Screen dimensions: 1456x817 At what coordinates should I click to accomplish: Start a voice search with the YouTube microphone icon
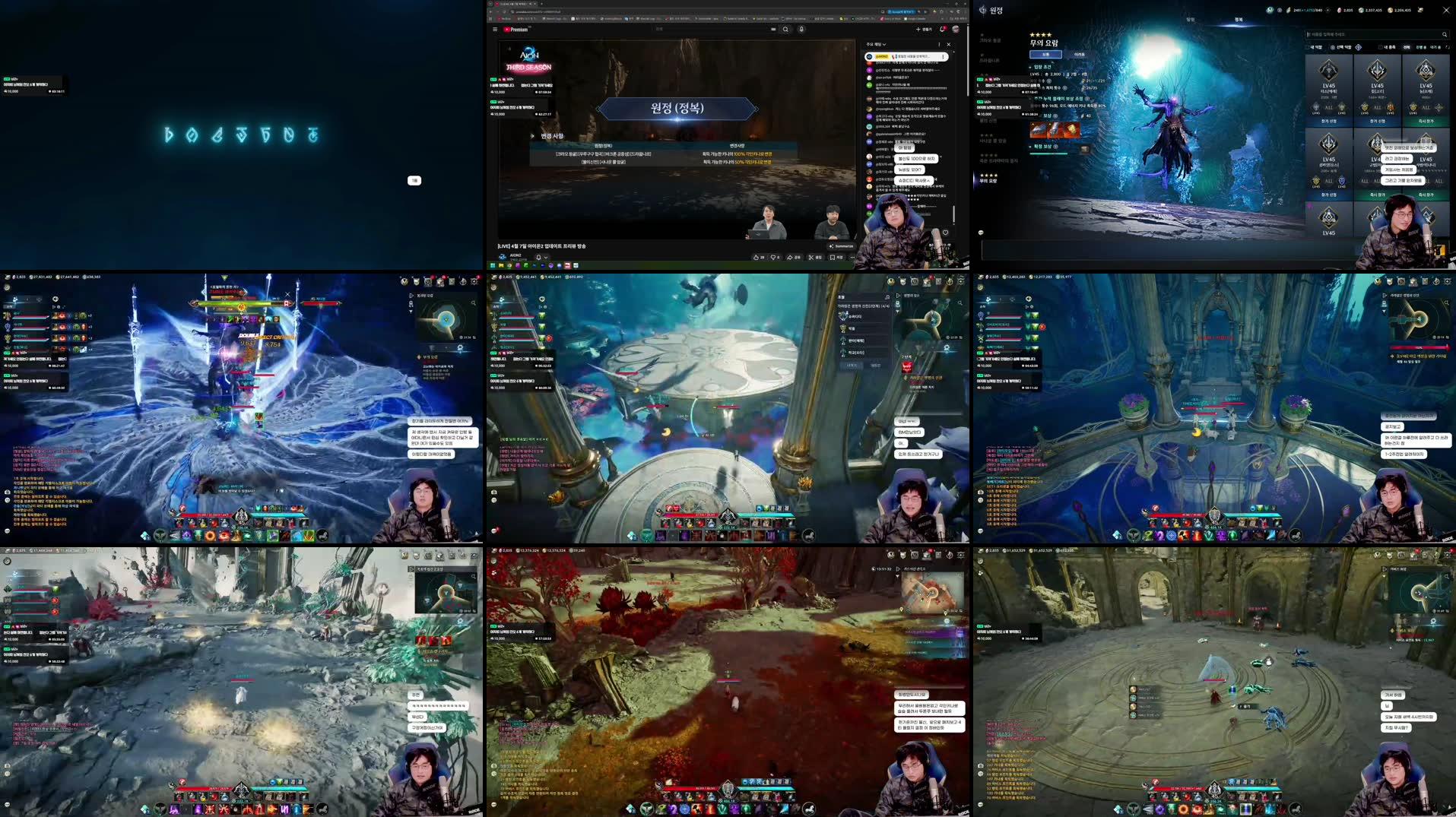point(802,29)
